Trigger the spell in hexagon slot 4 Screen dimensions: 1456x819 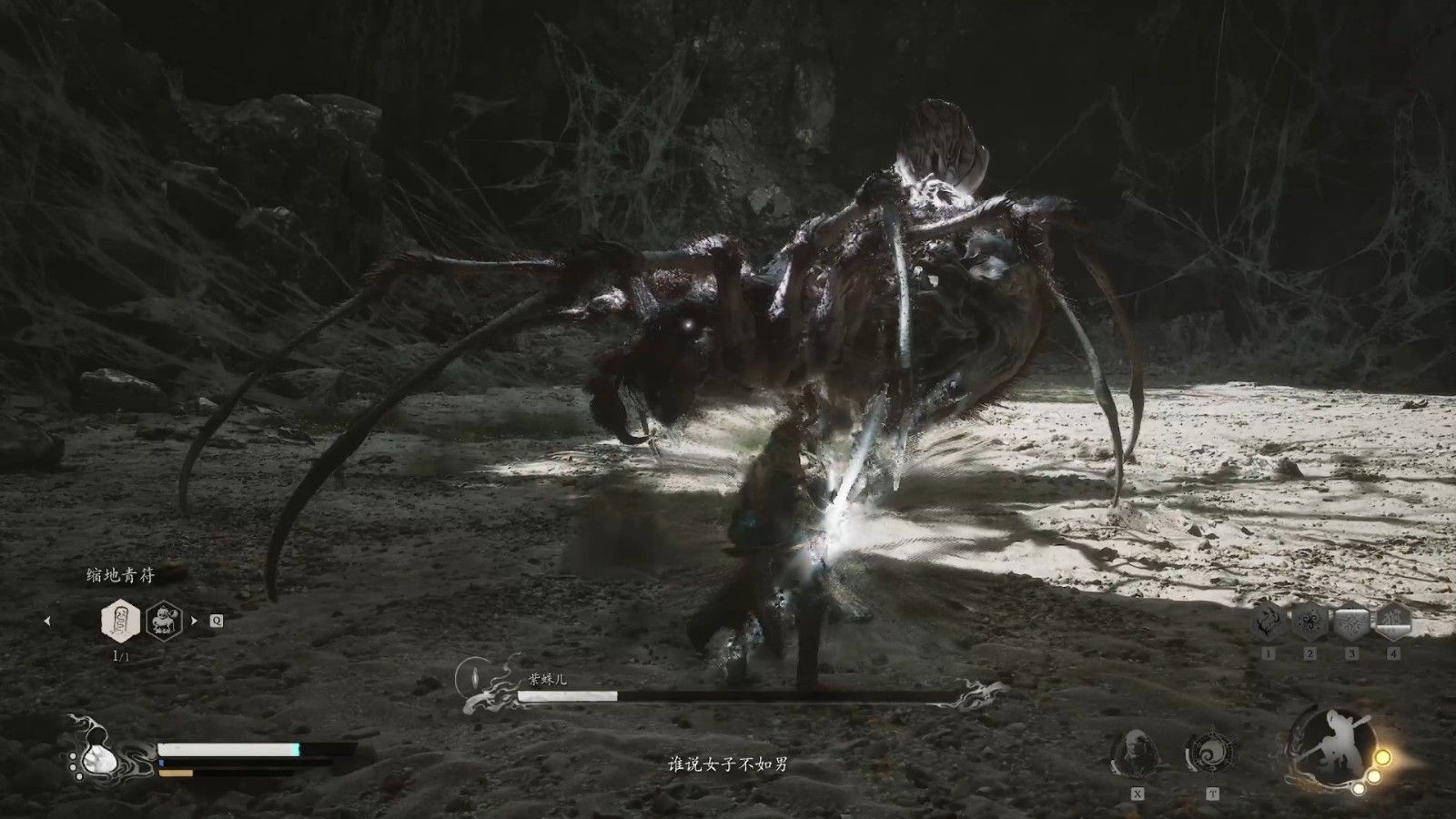pyautogui.click(x=1393, y=621)
